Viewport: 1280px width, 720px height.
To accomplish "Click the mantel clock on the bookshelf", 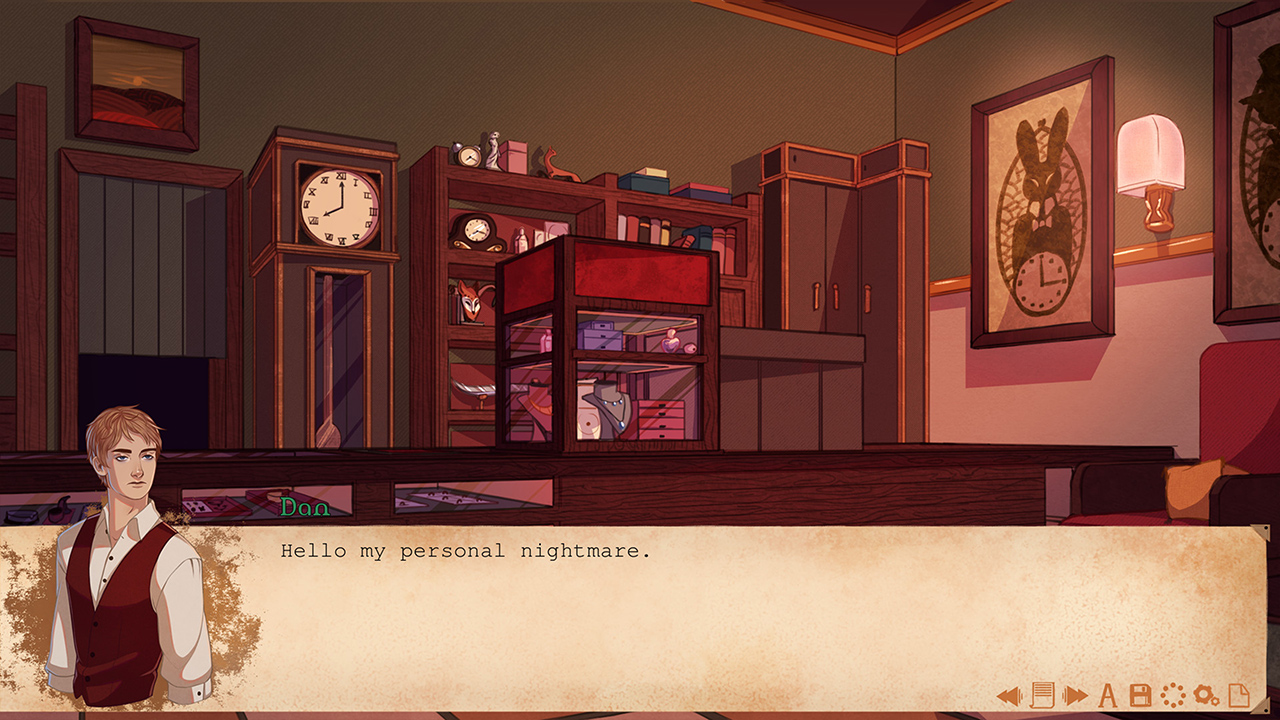I will coord(476,230).
